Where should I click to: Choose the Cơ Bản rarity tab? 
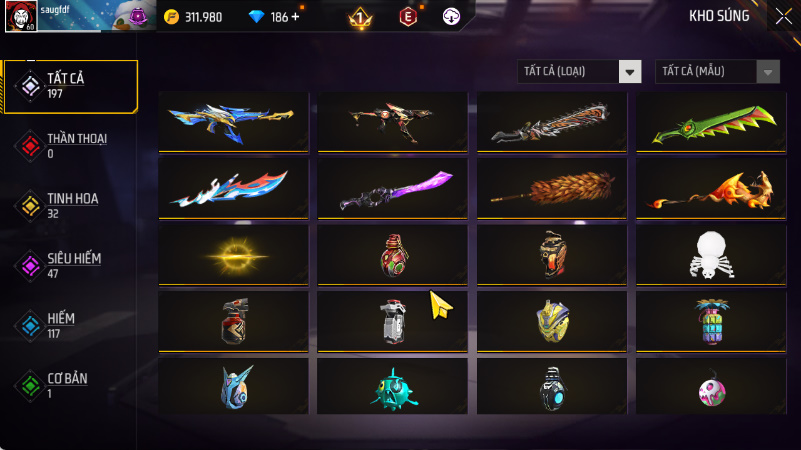pos(70,385)
